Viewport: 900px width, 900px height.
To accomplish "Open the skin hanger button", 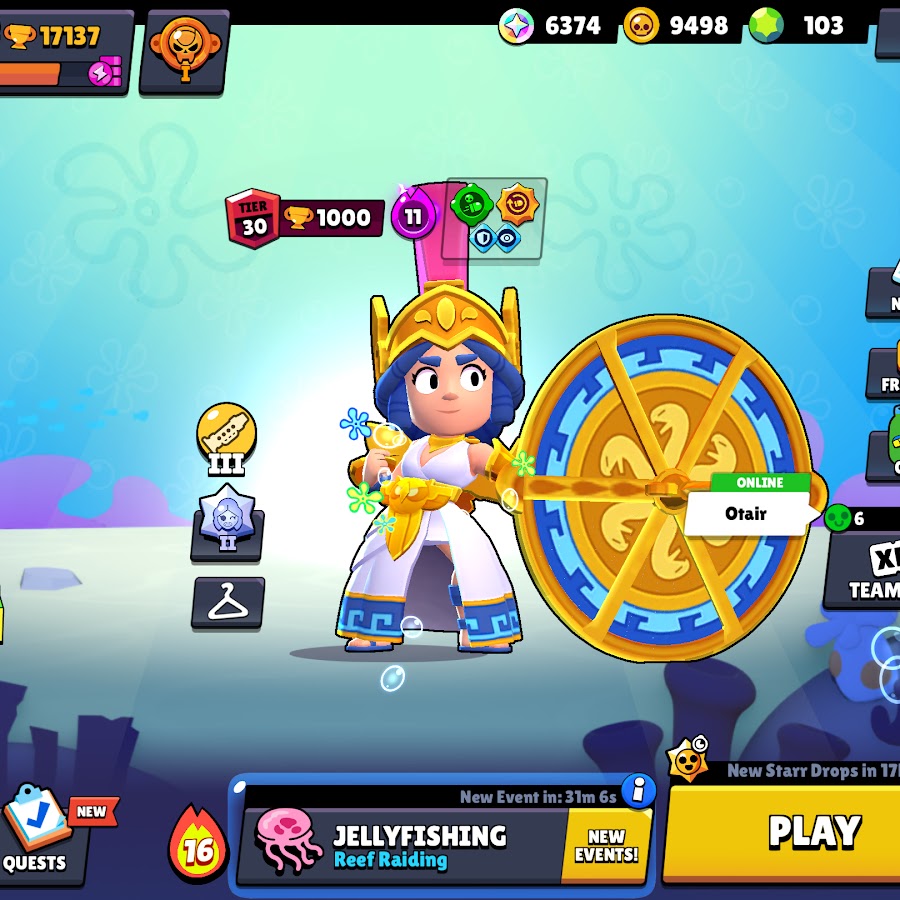I will [228, 602].
